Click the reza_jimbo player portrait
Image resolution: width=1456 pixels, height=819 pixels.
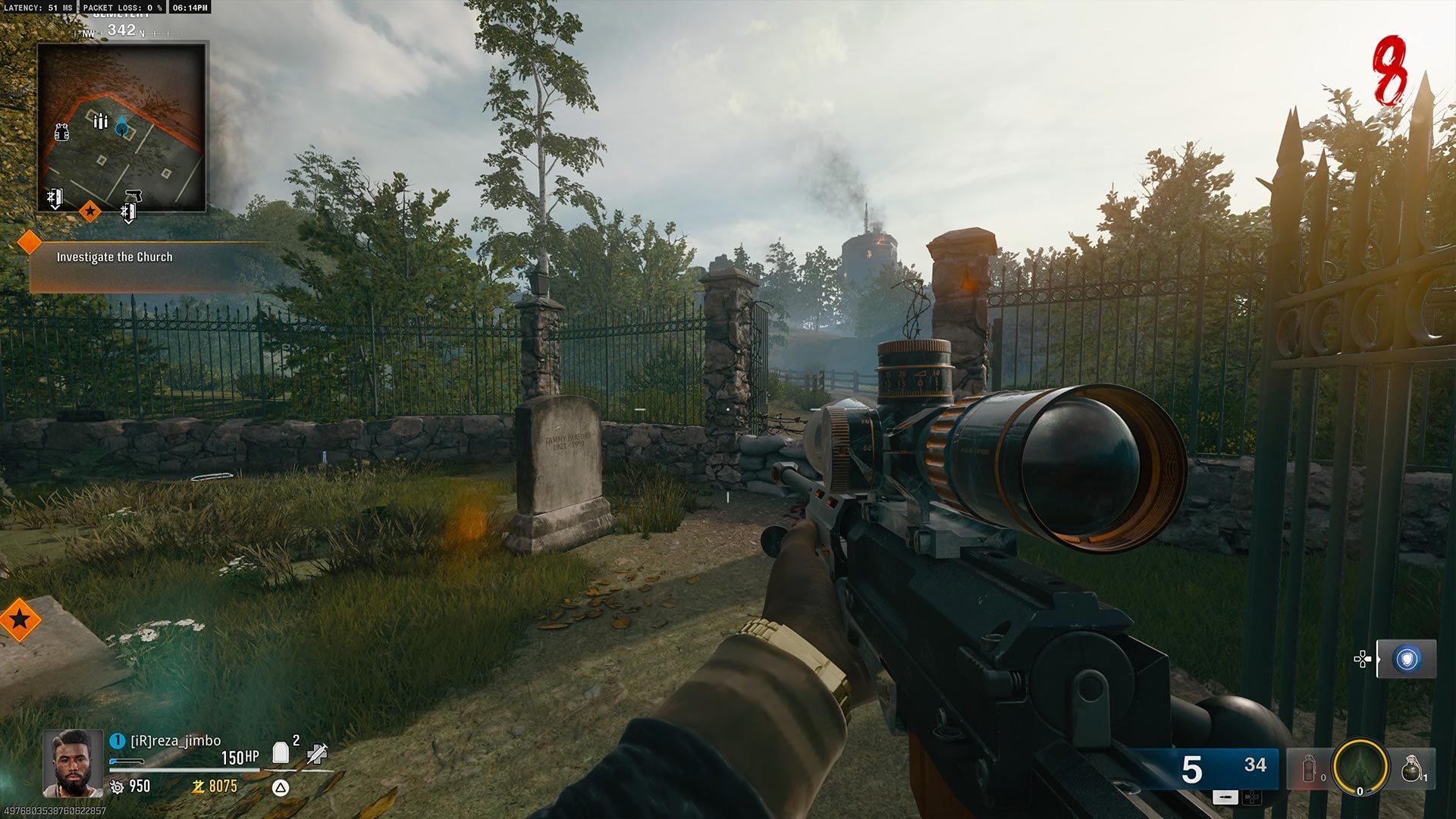(73, 763)
